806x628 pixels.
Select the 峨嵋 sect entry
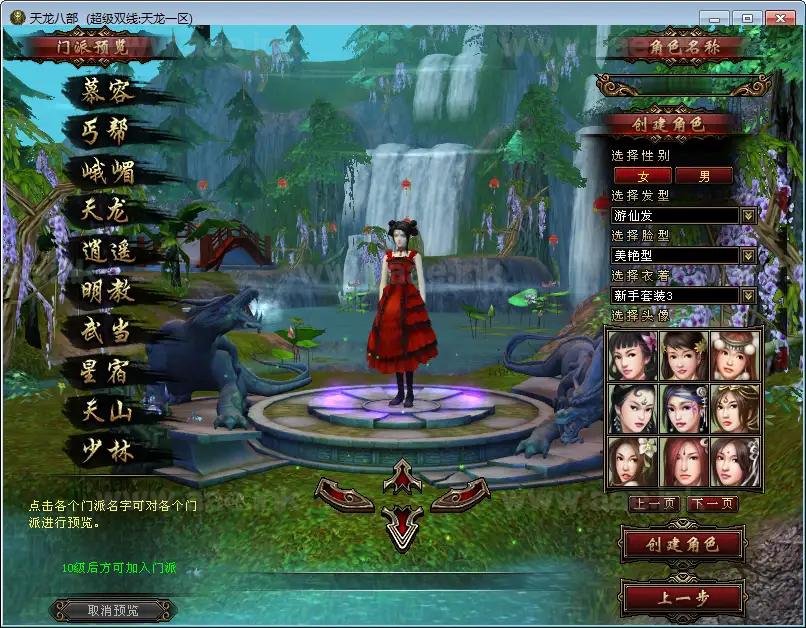pyautogui.click(x=108, y=171)
